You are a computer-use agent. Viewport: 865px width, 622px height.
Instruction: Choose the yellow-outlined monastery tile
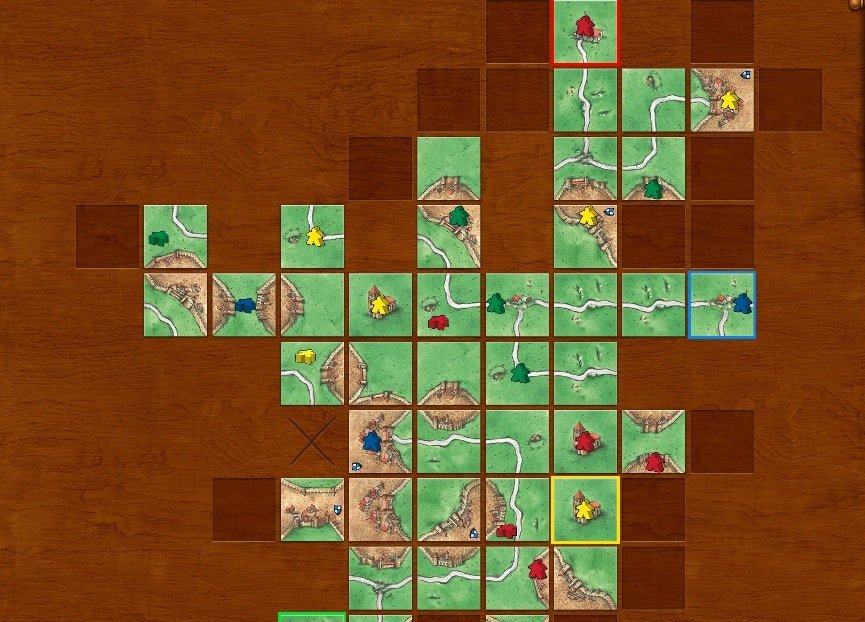point(585,510)
